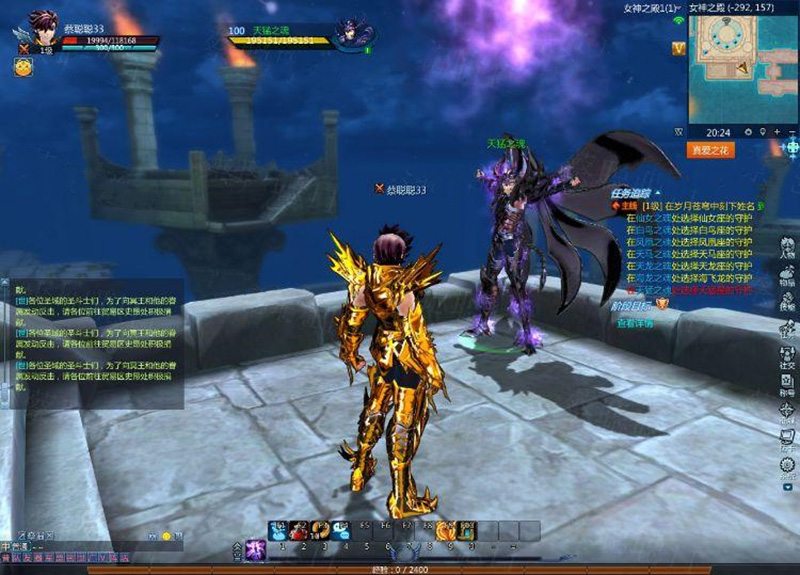Use the golden item in hotbar slot 3
This screenshot has width=800, height=575.
(321, 531)
